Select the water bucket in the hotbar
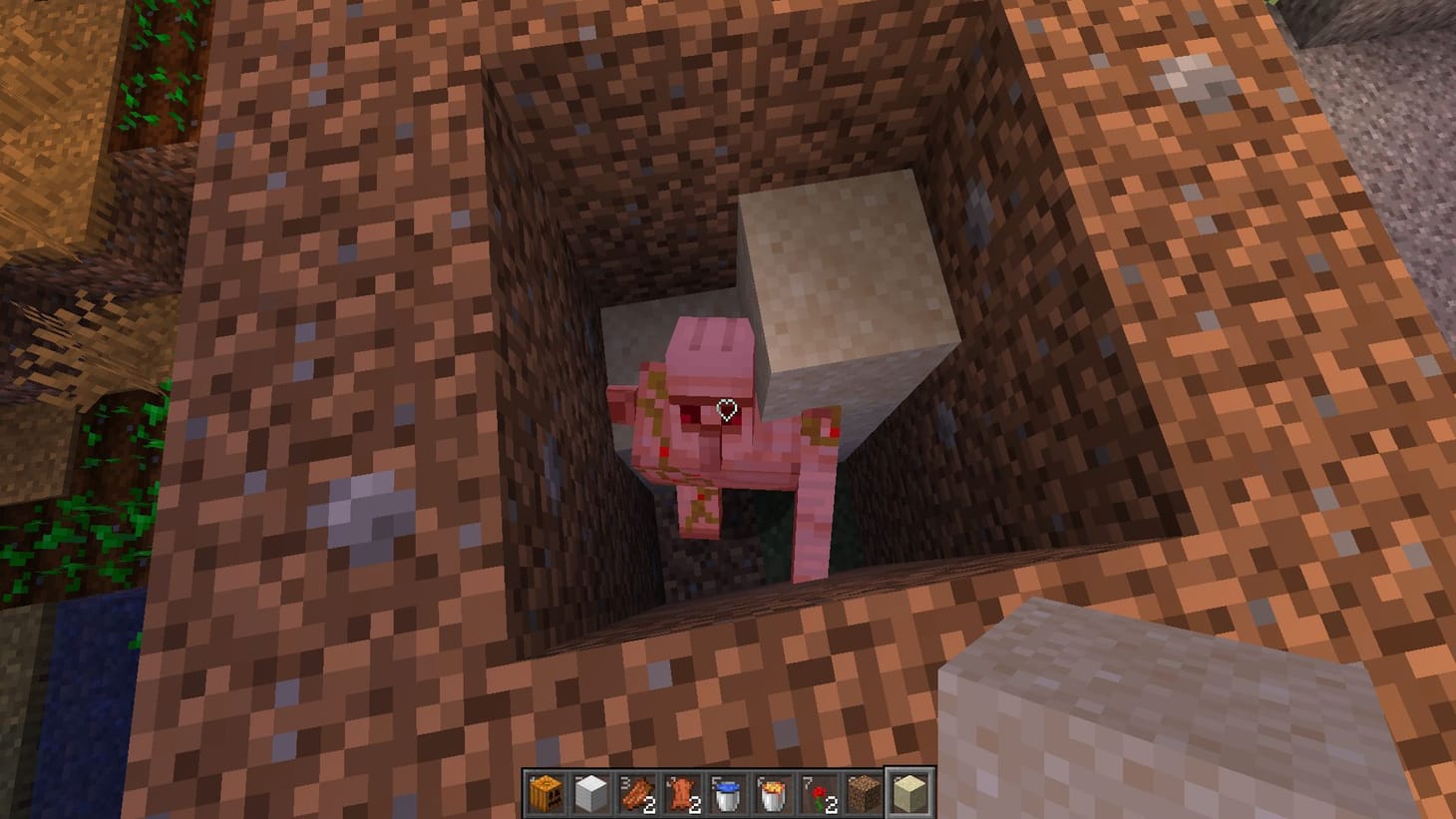Viewport: 1456px width, 819px height. point(724,793)
